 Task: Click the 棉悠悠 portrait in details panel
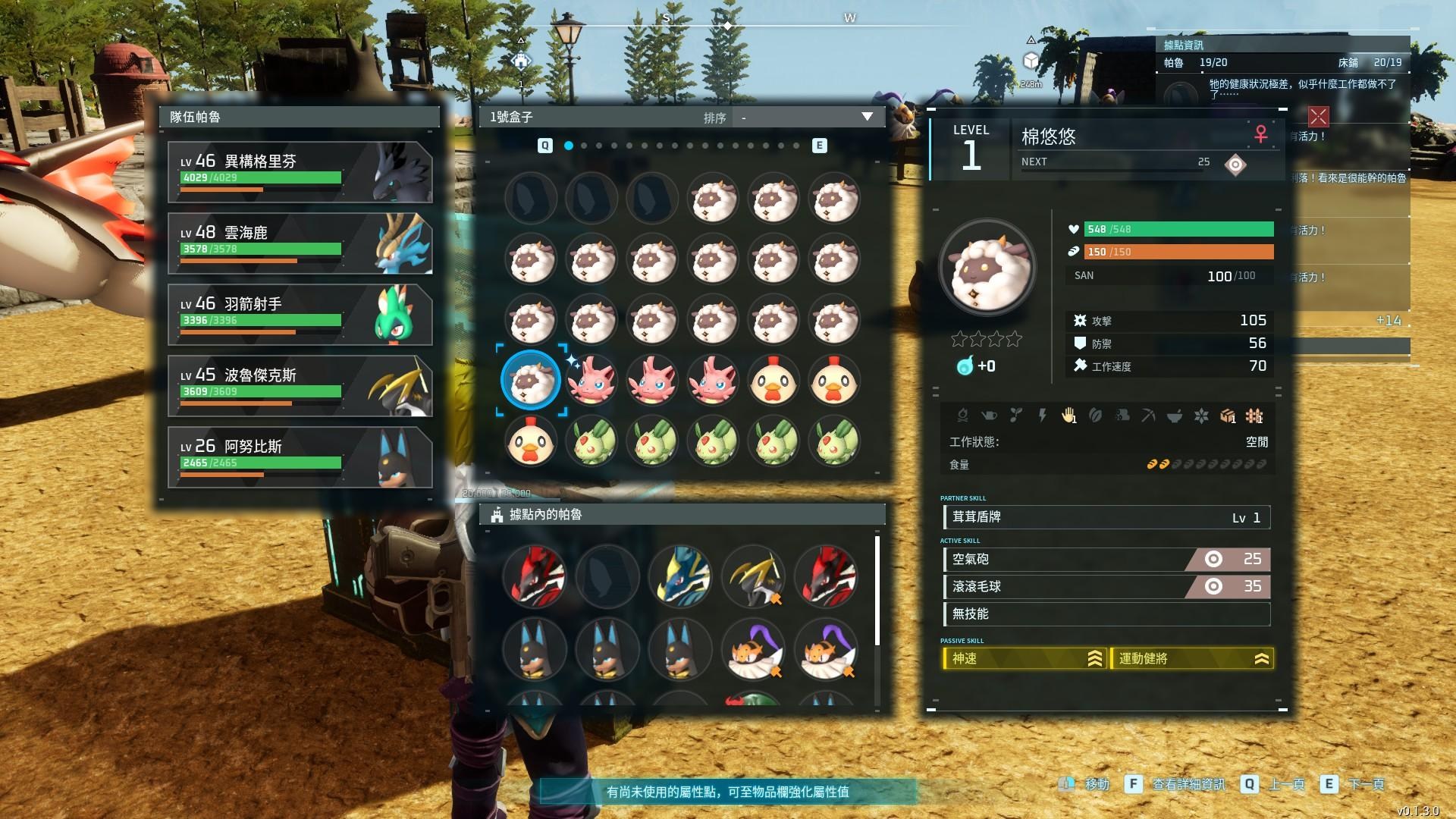pos(987,268)
